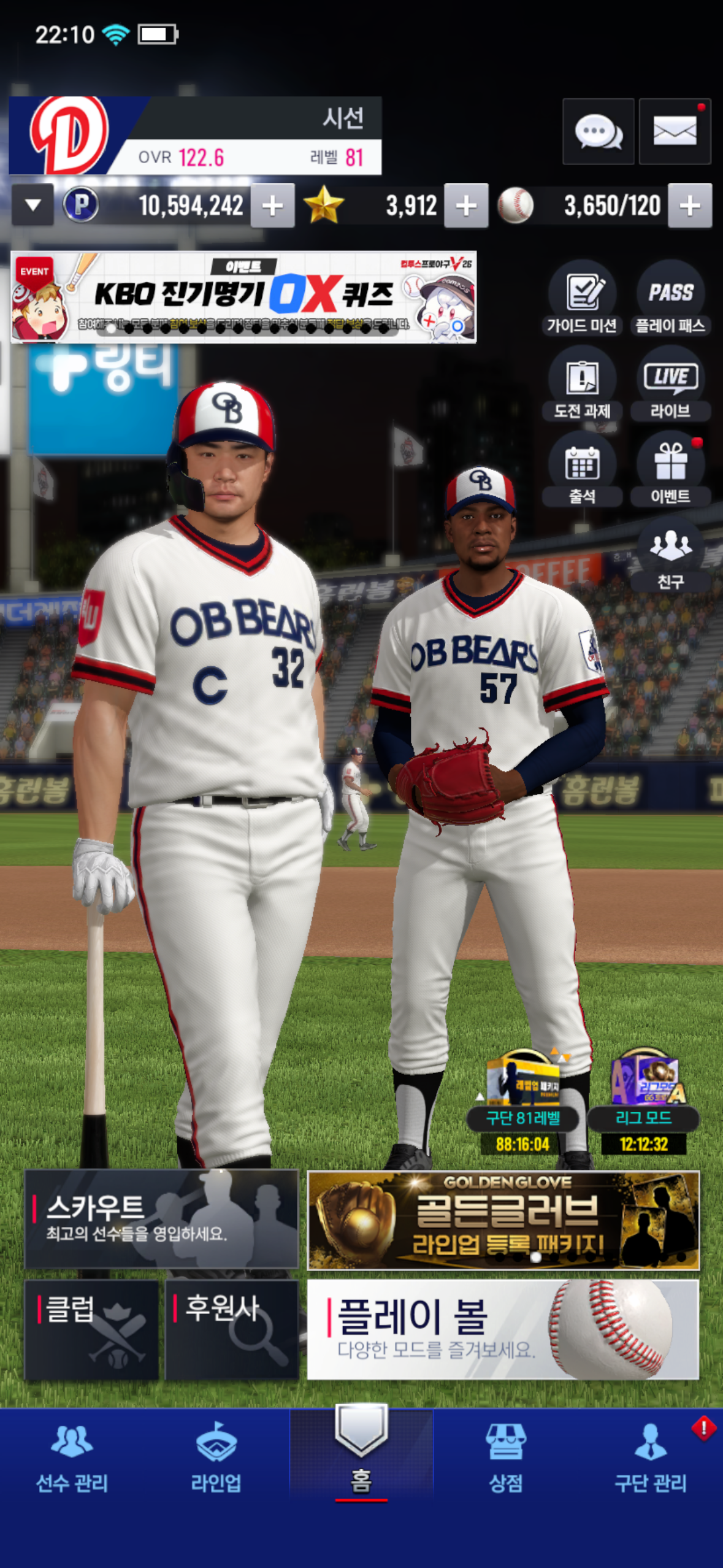Image resolution: width=723 pixels, height=1568 pixels.
Task: Open the 플레이 패스 PASS menu
Action: [670, 298]
